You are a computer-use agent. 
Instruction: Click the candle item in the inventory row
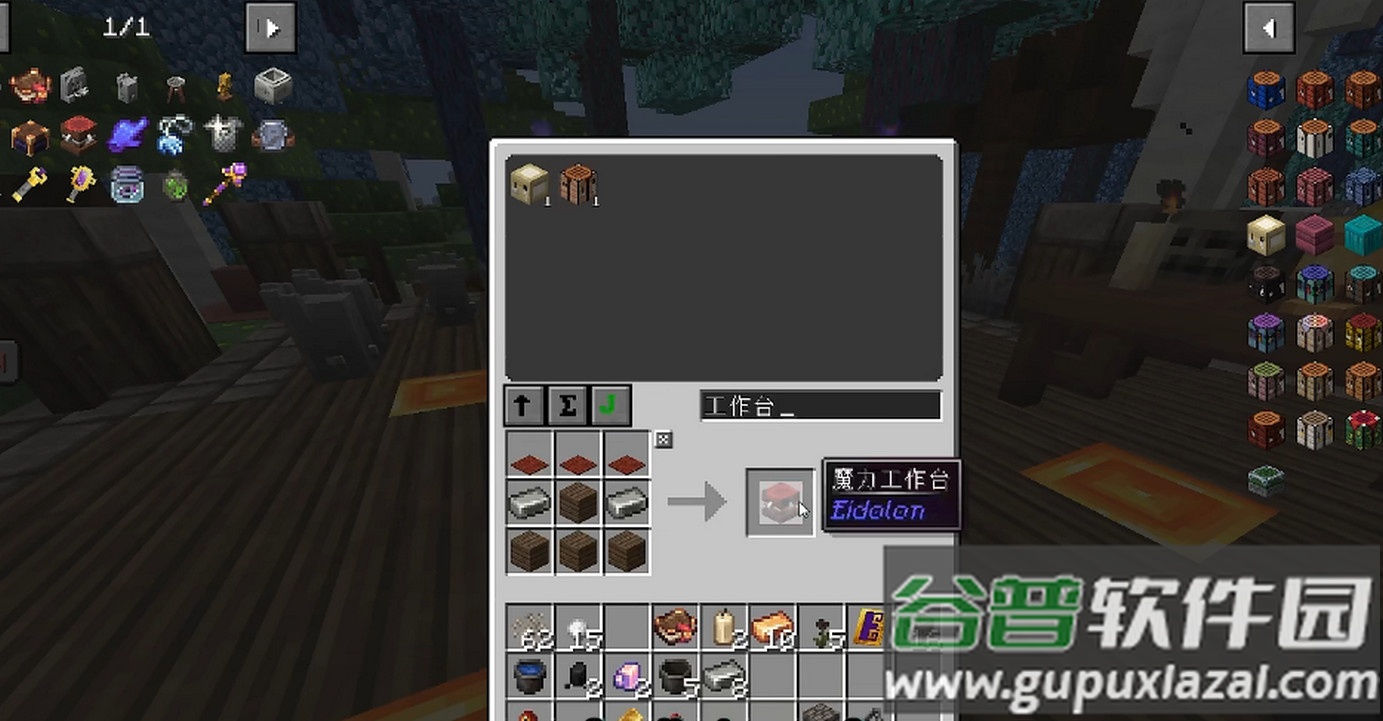[723, 627]
